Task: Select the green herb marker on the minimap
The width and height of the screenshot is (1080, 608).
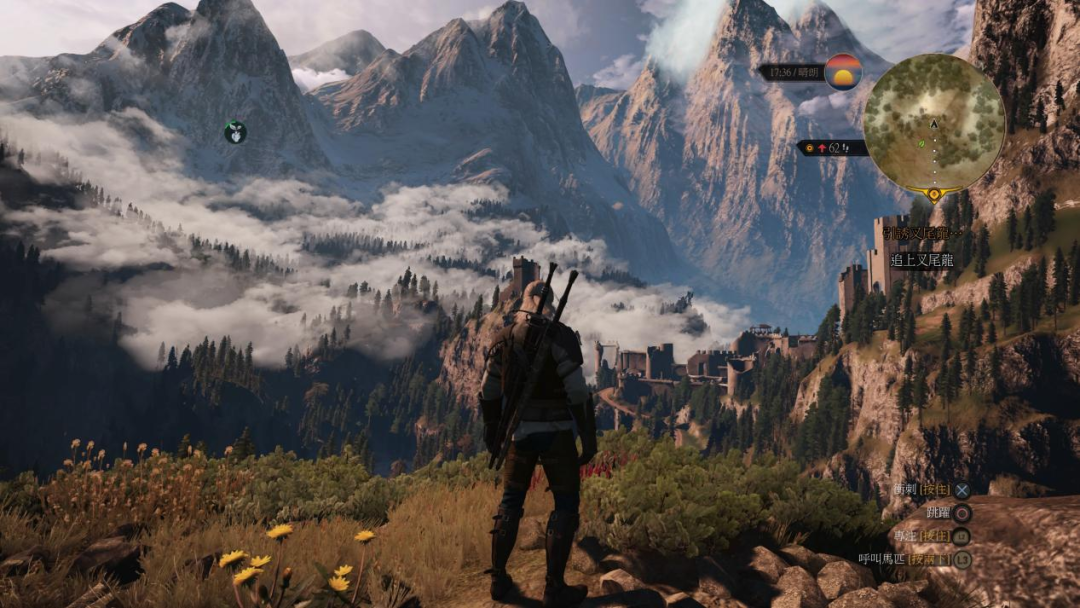Action: click(921, 144)
